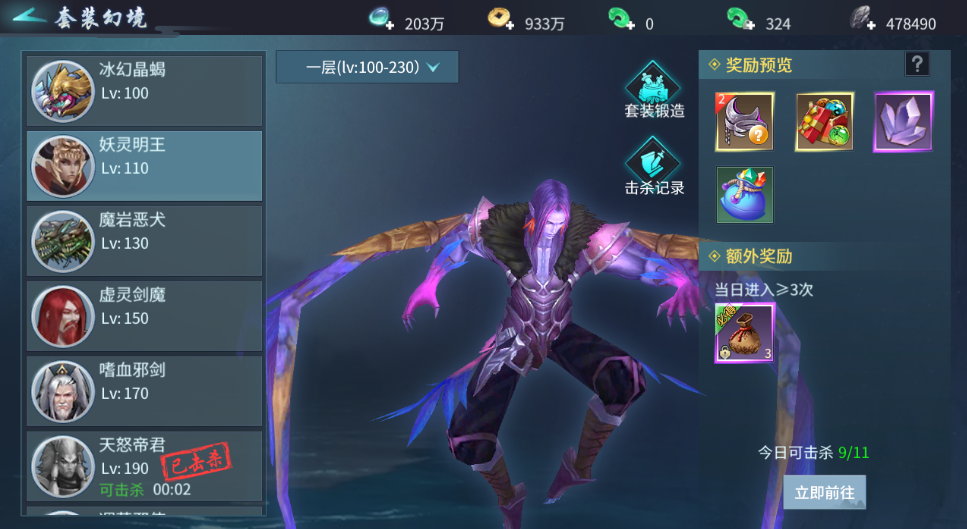The height and width of the screenshot is (529, 967).
Task: View the red gift box reward
Action: click(824, 122)
